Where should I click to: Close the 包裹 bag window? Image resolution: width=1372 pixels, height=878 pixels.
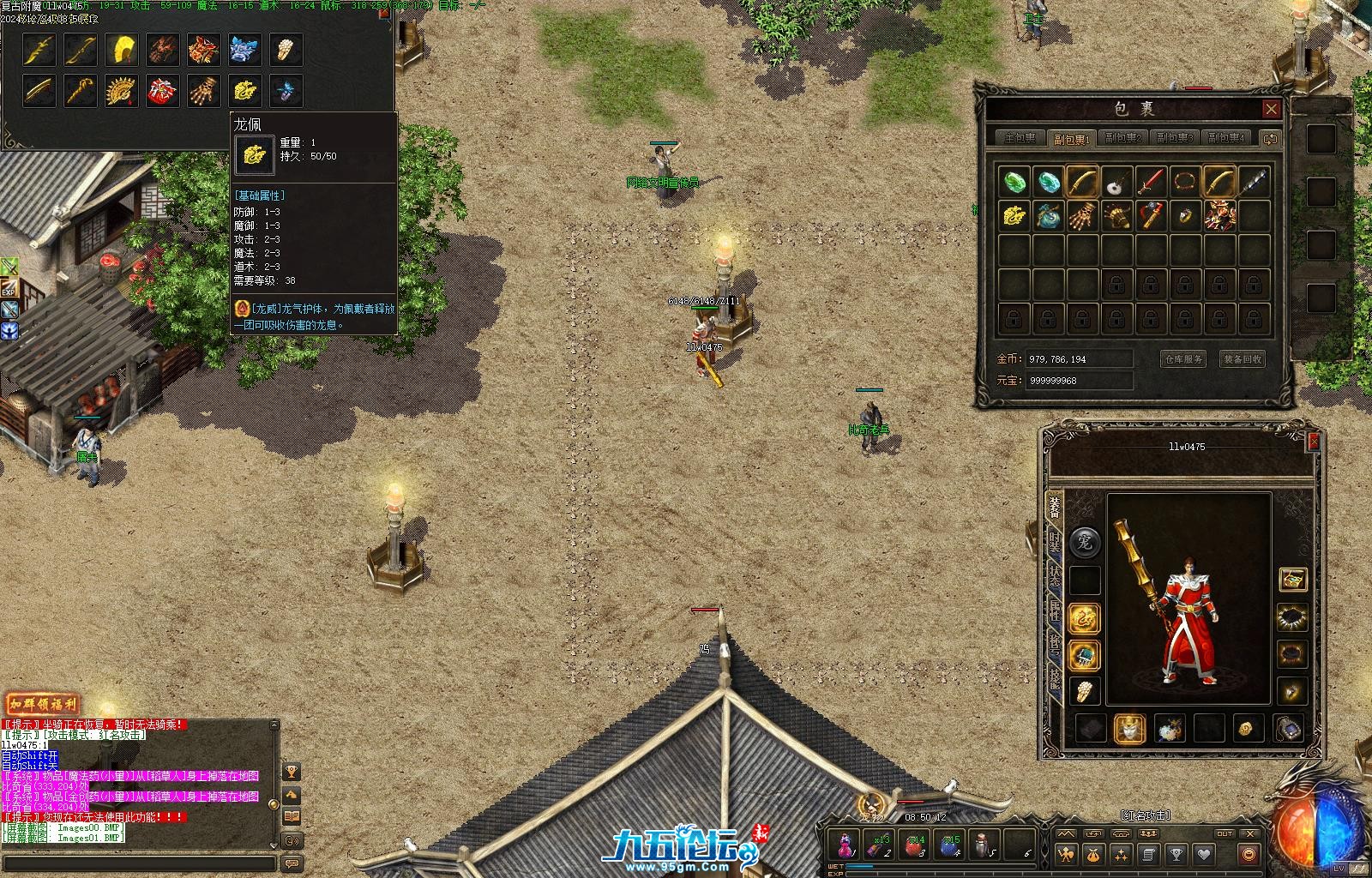(x=1271, y=109)
